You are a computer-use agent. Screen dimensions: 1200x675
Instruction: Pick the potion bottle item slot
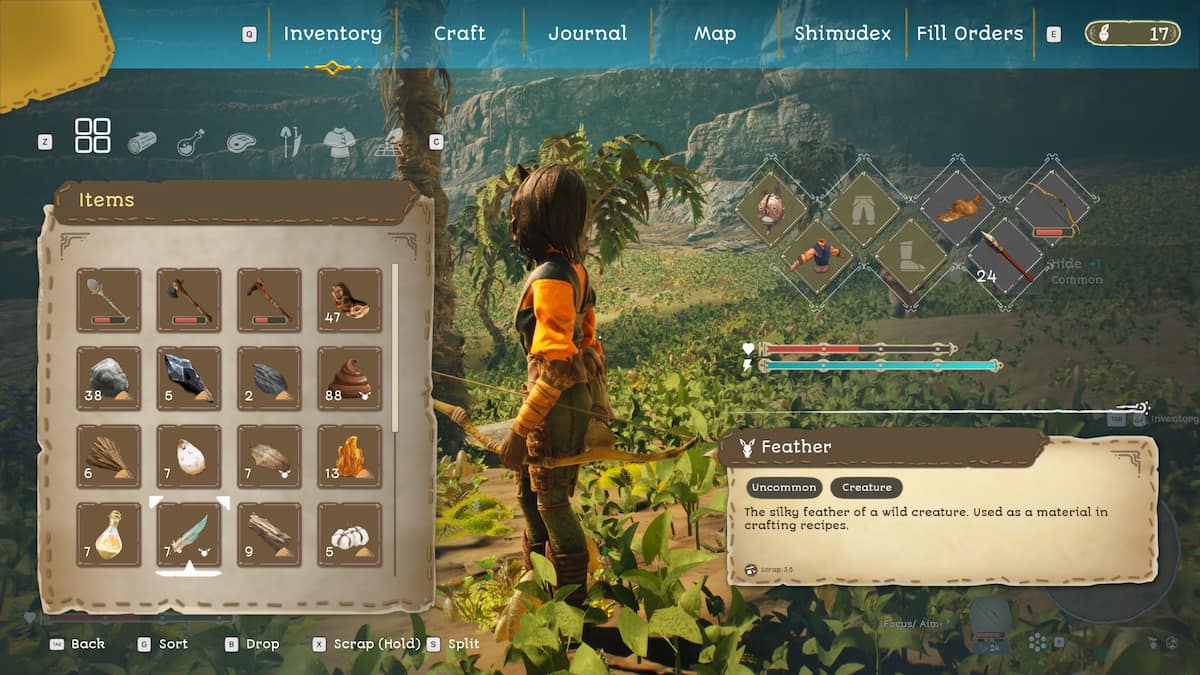pyautogui.click(x=109, y=535)
